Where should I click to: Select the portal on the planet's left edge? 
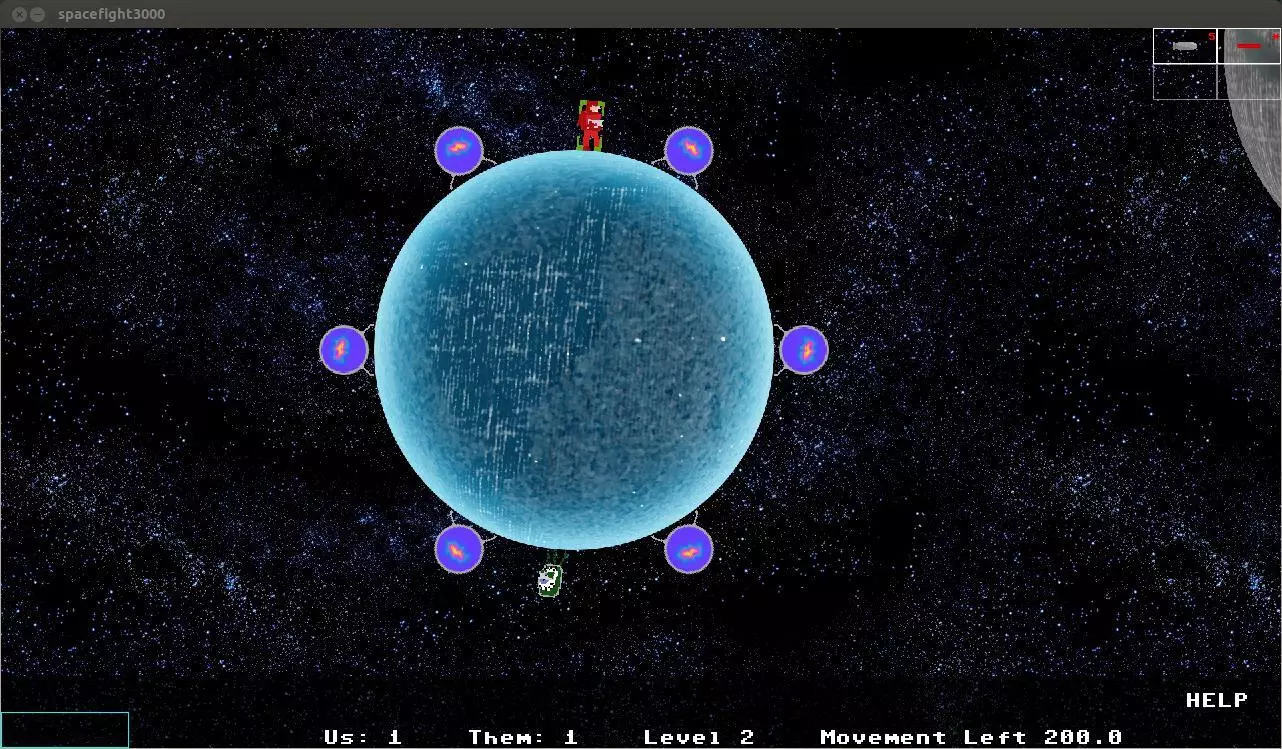[x=344, y=350]
